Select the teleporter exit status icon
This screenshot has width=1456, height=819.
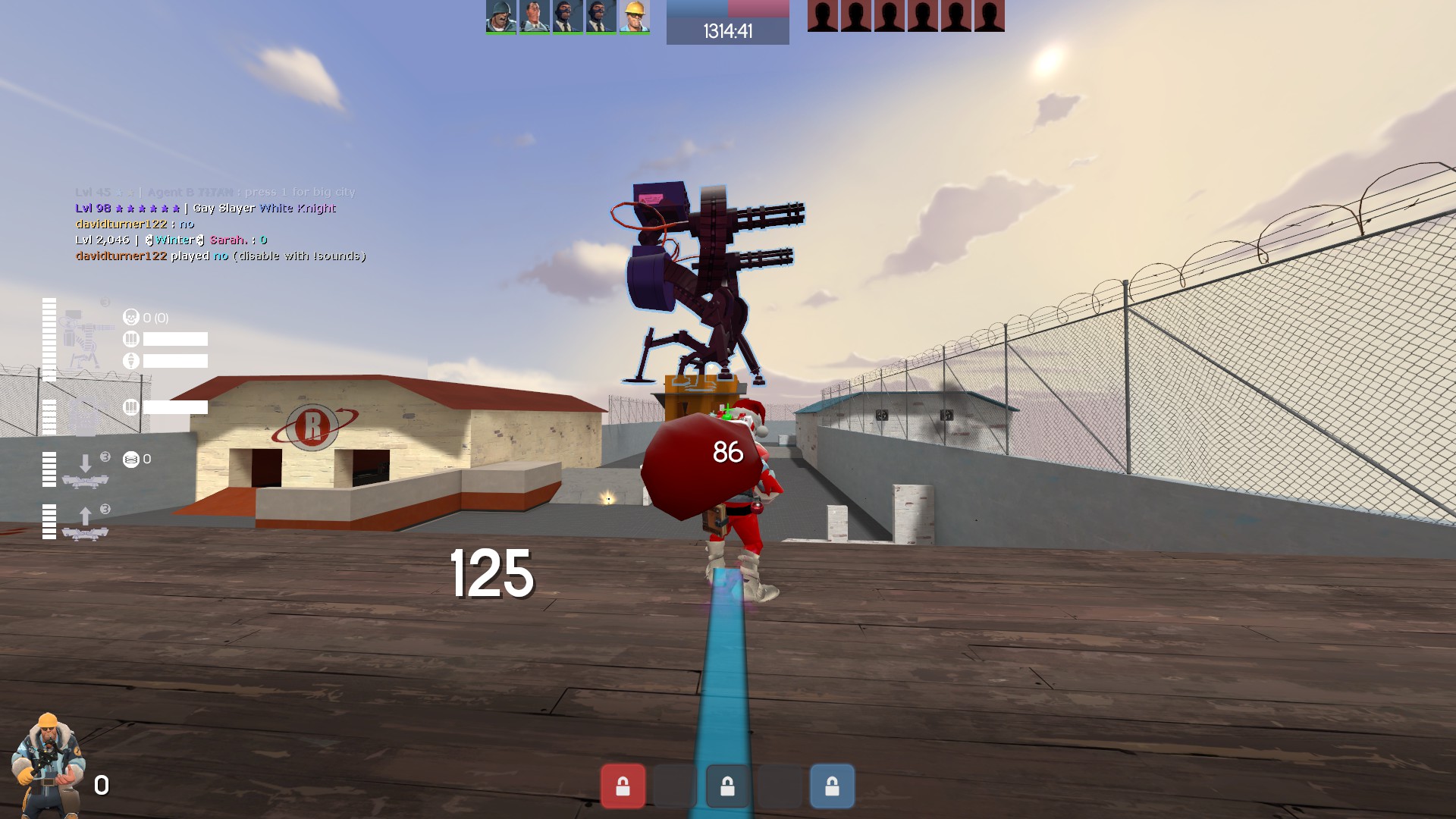[85, 522]
